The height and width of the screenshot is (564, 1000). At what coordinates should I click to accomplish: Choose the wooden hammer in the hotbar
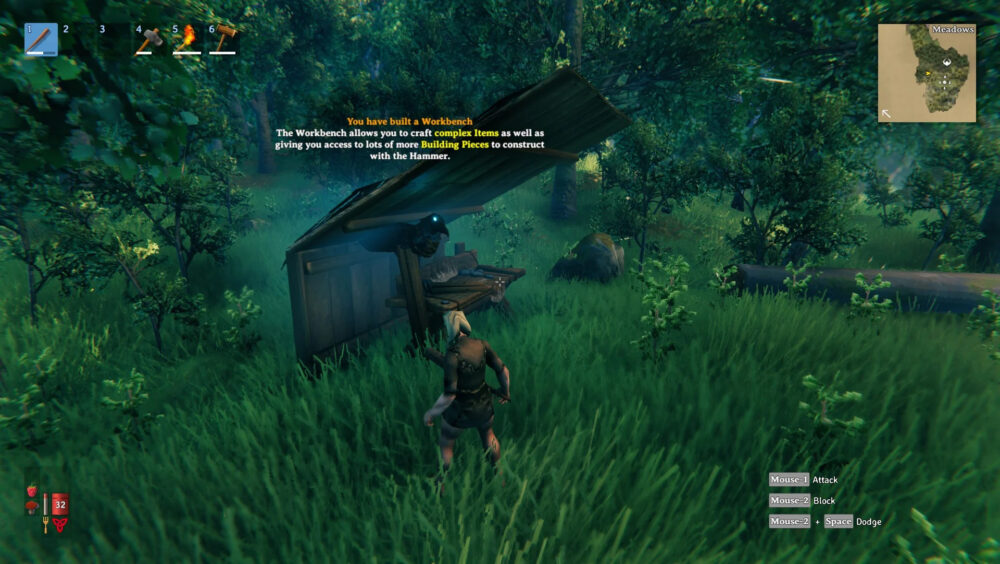pos(223,39)
